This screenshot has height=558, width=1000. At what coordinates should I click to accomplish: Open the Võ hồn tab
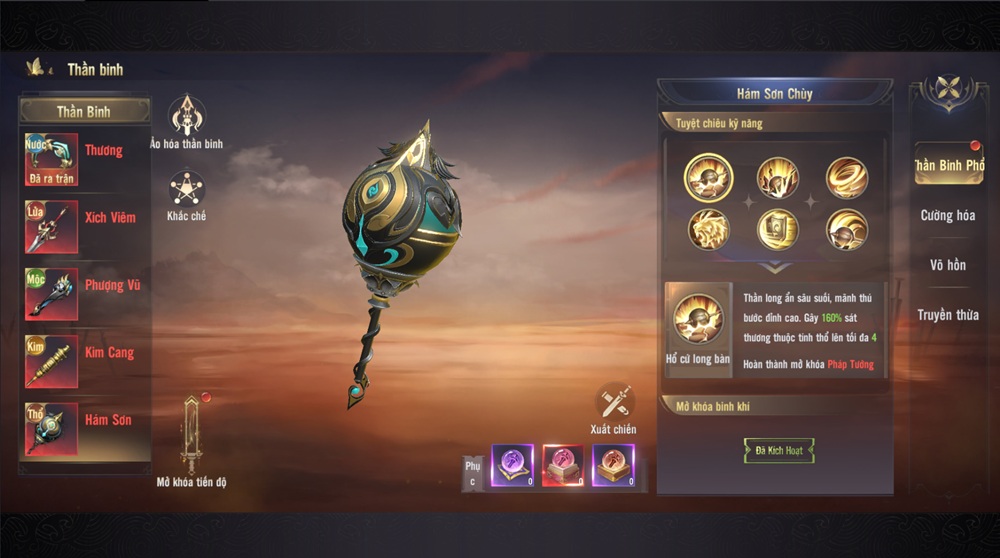tap(948, 266)
